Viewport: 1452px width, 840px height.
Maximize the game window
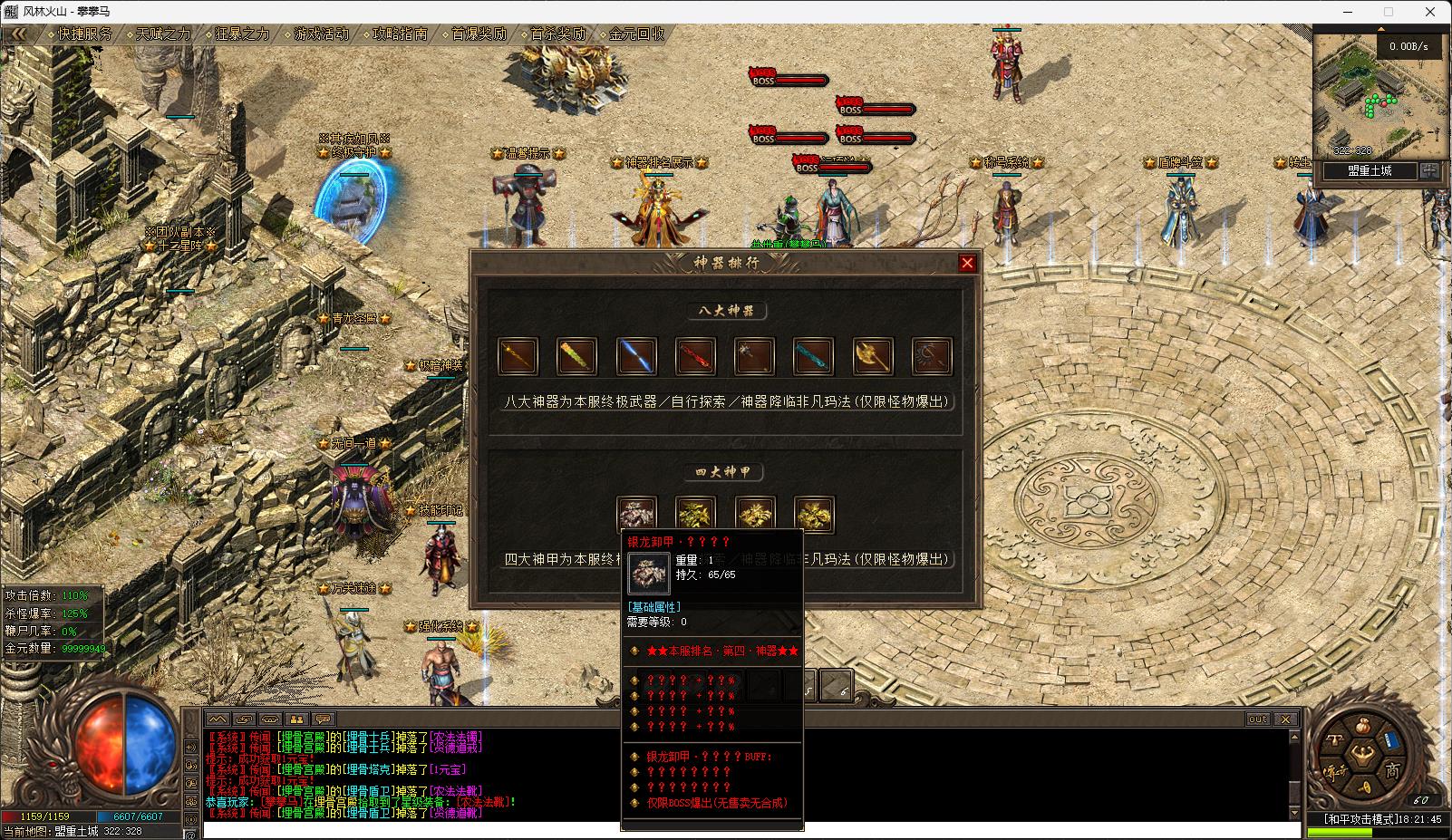[x=1388, y=12]
